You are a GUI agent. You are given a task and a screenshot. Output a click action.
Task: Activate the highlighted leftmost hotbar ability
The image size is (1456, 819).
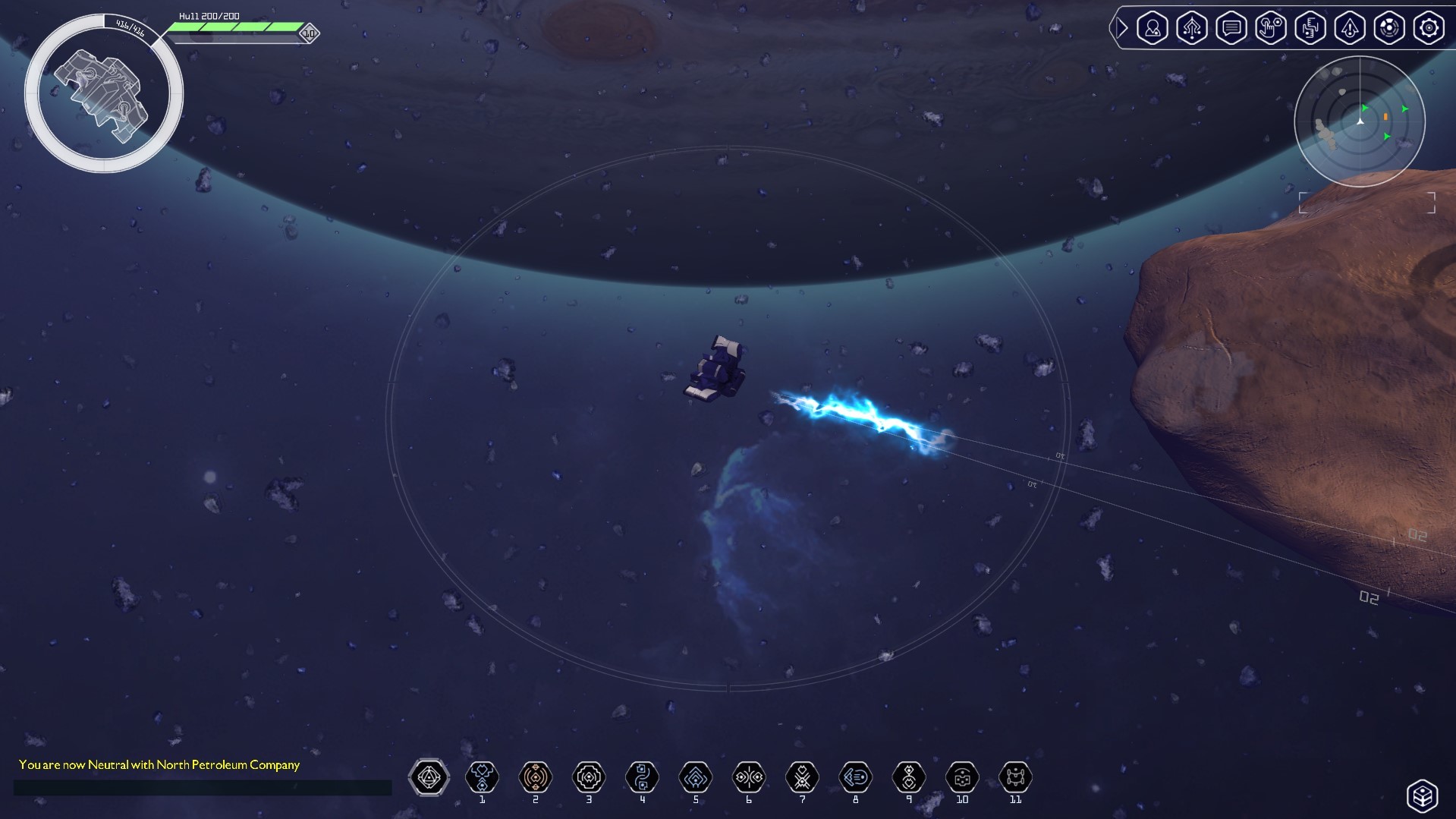tap(429, 777)
